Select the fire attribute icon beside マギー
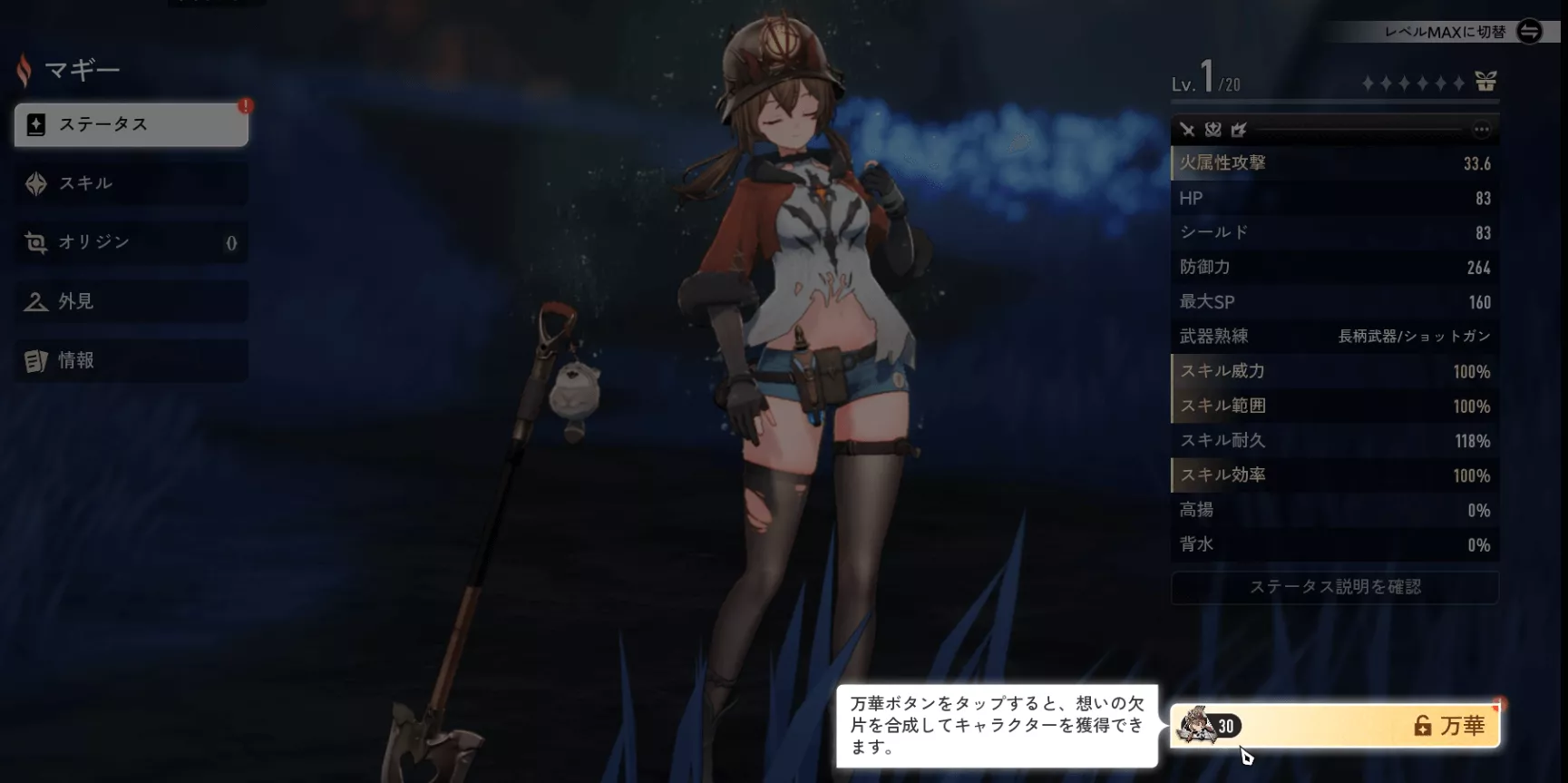This screenshot has height=783, width=1568. [24, 69]
